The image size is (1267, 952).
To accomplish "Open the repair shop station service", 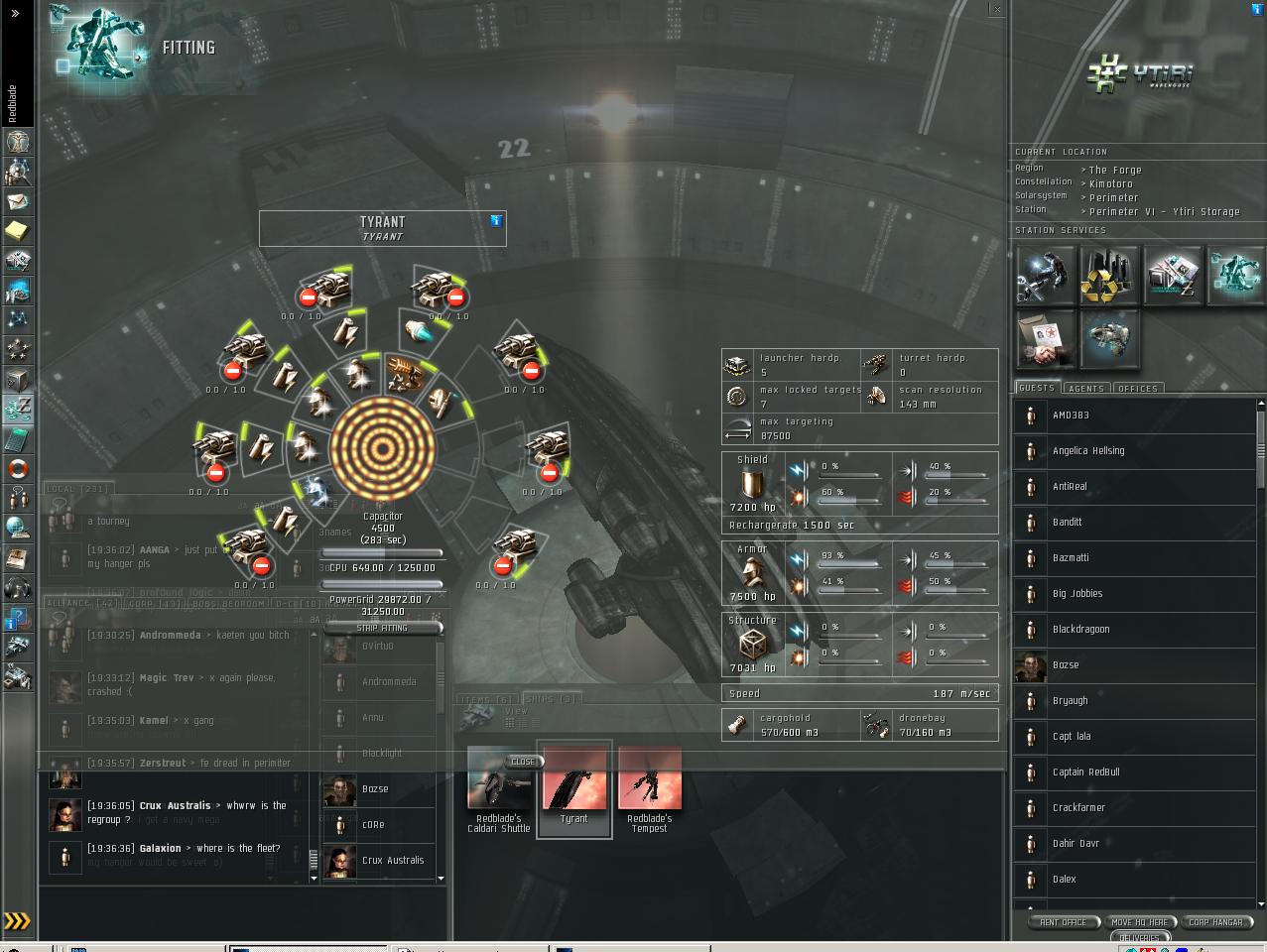I will click(1046, 276).
